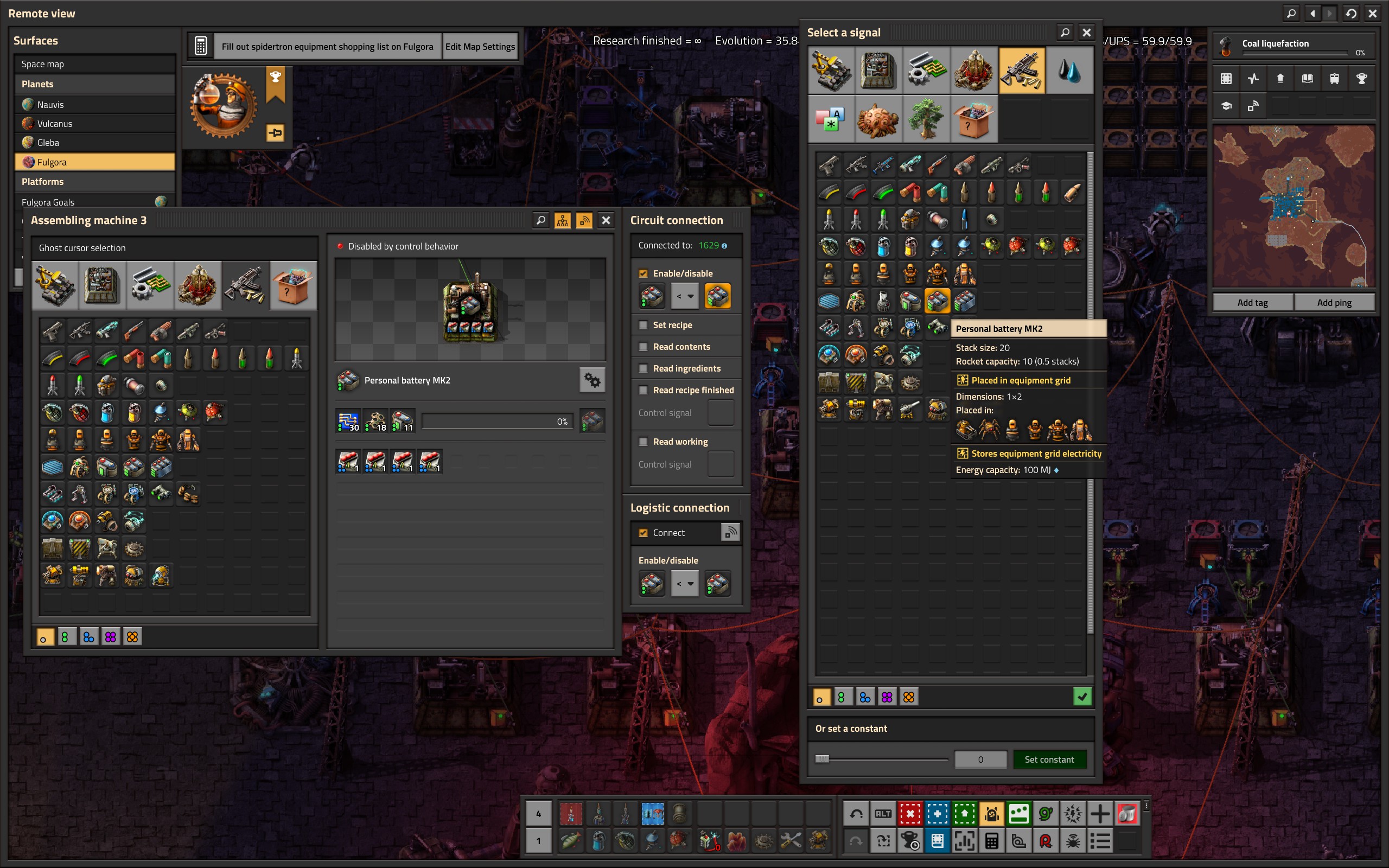Open the Space map surface
Screen dimensions: 1389x868
click(42, 63)
